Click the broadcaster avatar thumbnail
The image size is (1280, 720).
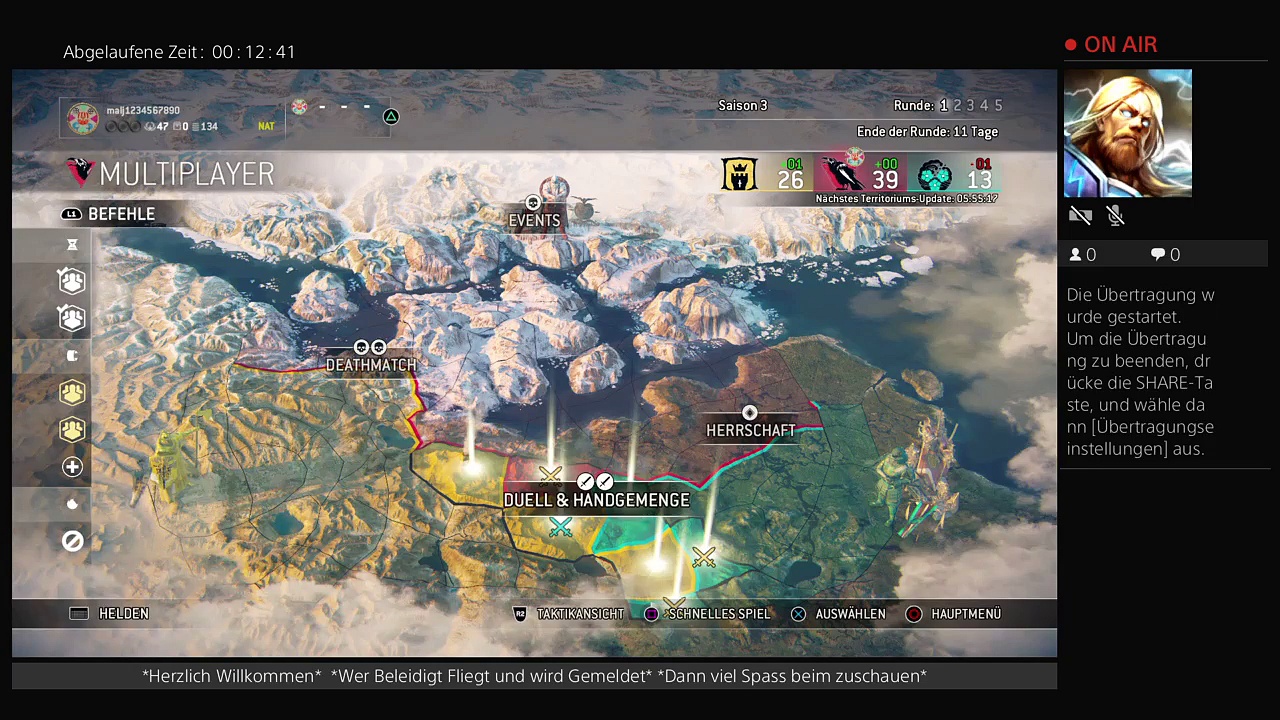[1127, 133]
